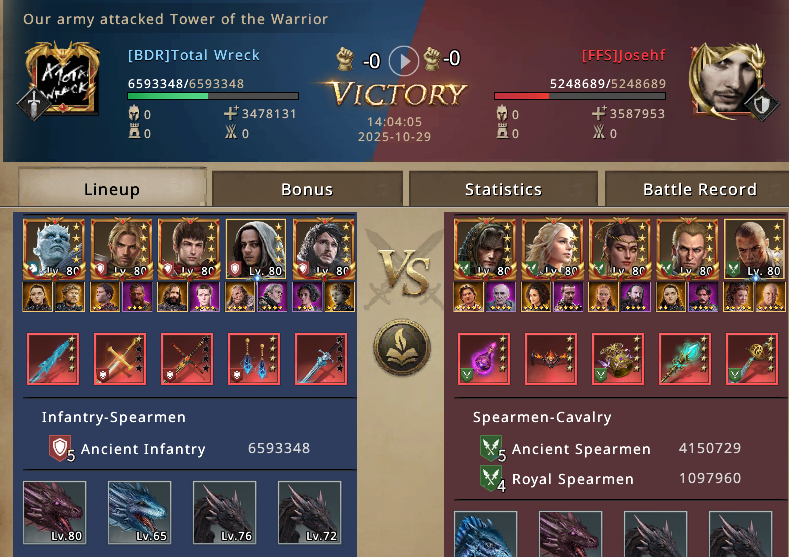Inspect the golden mace equipment slot
Viewport: 789px width, 557px height.
pyautogui.click(x=751, y=359)
